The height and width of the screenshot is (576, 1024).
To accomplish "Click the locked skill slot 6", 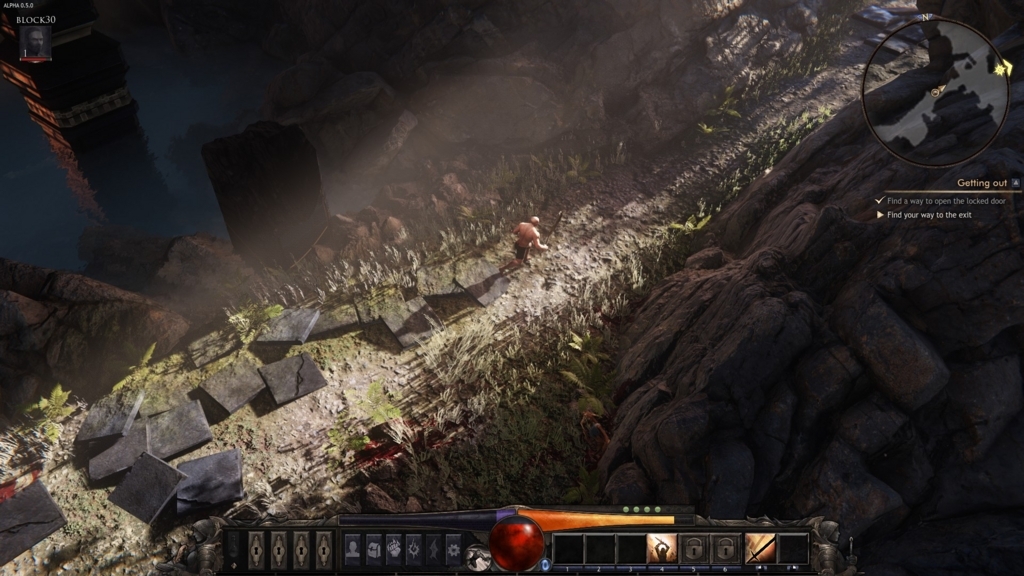I will point(724,548).
